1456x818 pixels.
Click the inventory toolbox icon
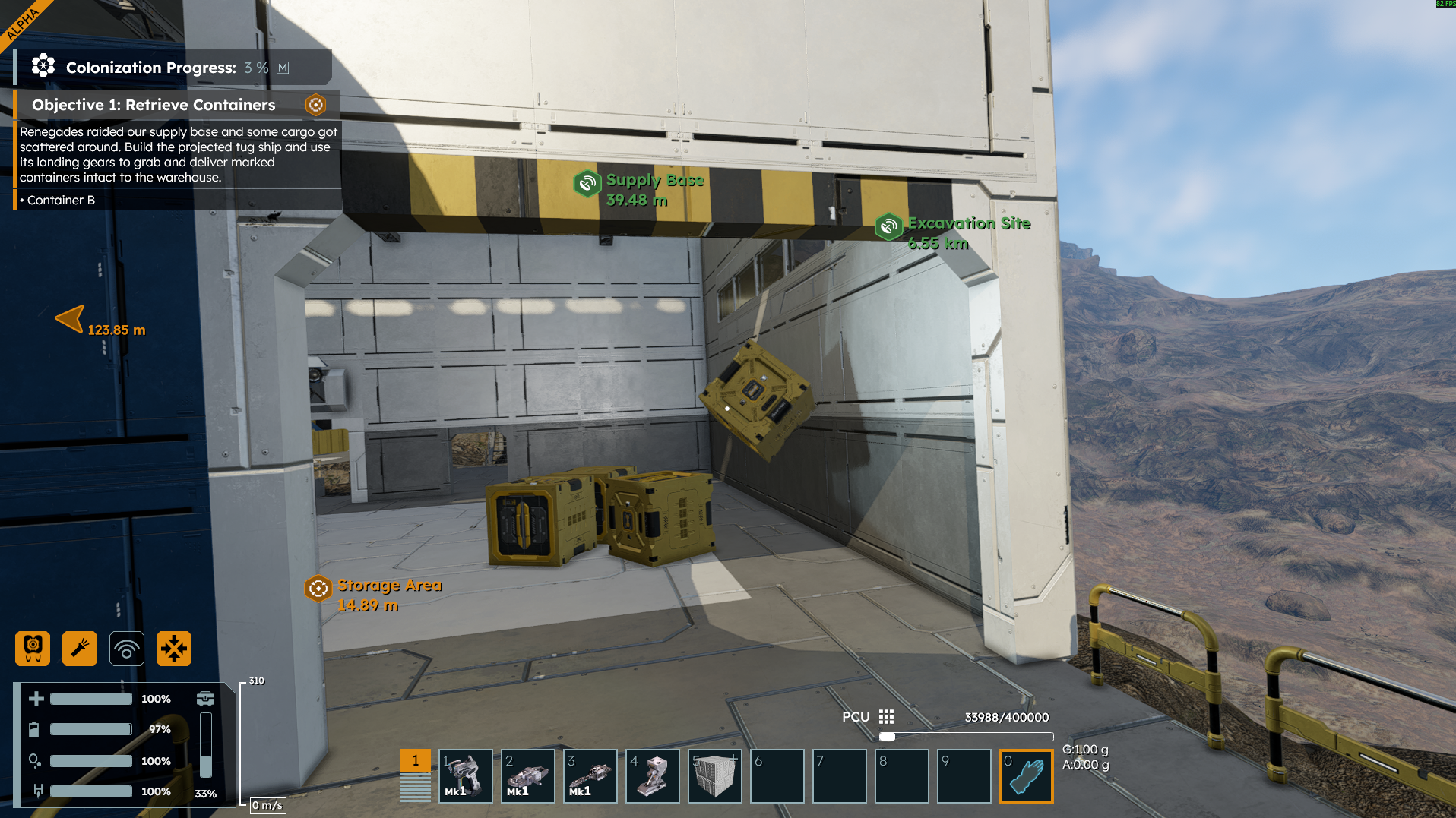click(x=205, y=699)
